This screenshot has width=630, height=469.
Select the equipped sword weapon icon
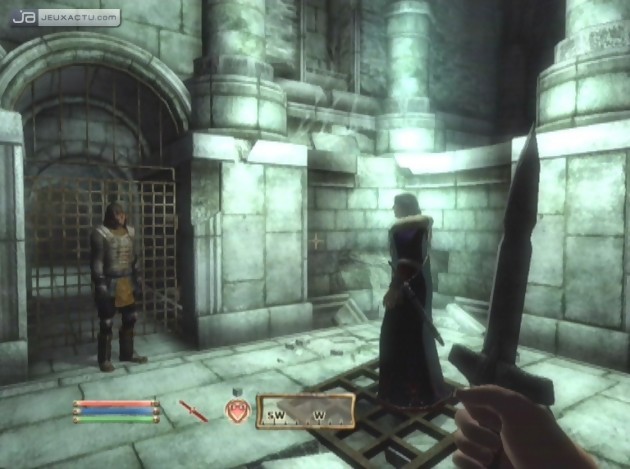tap(193, 410)
